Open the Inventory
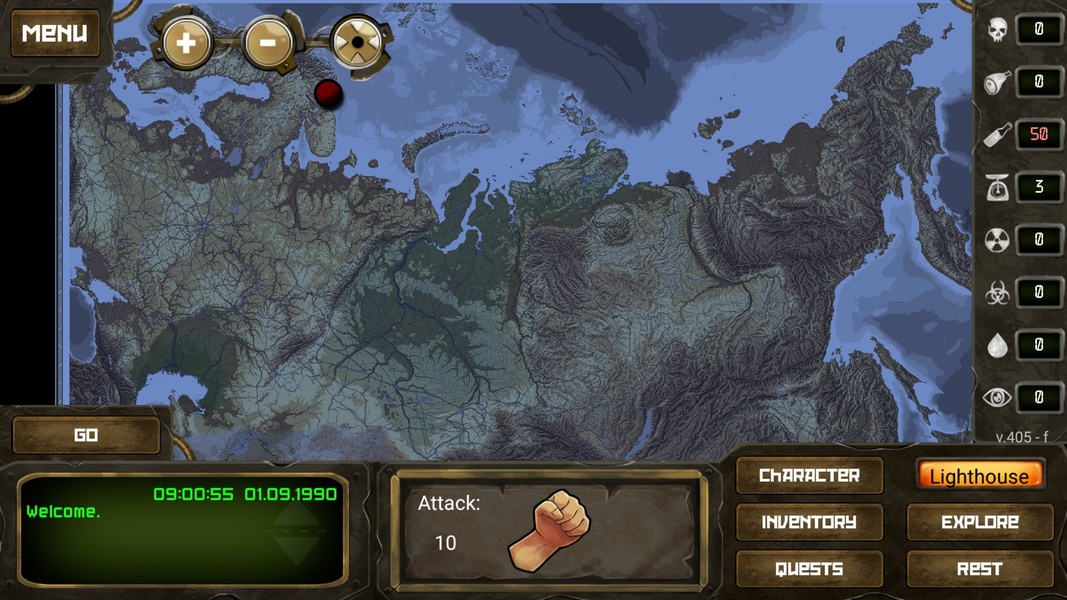Viewport: 1067px width, 600px height. pyautogui.click(x=809, y=522)
